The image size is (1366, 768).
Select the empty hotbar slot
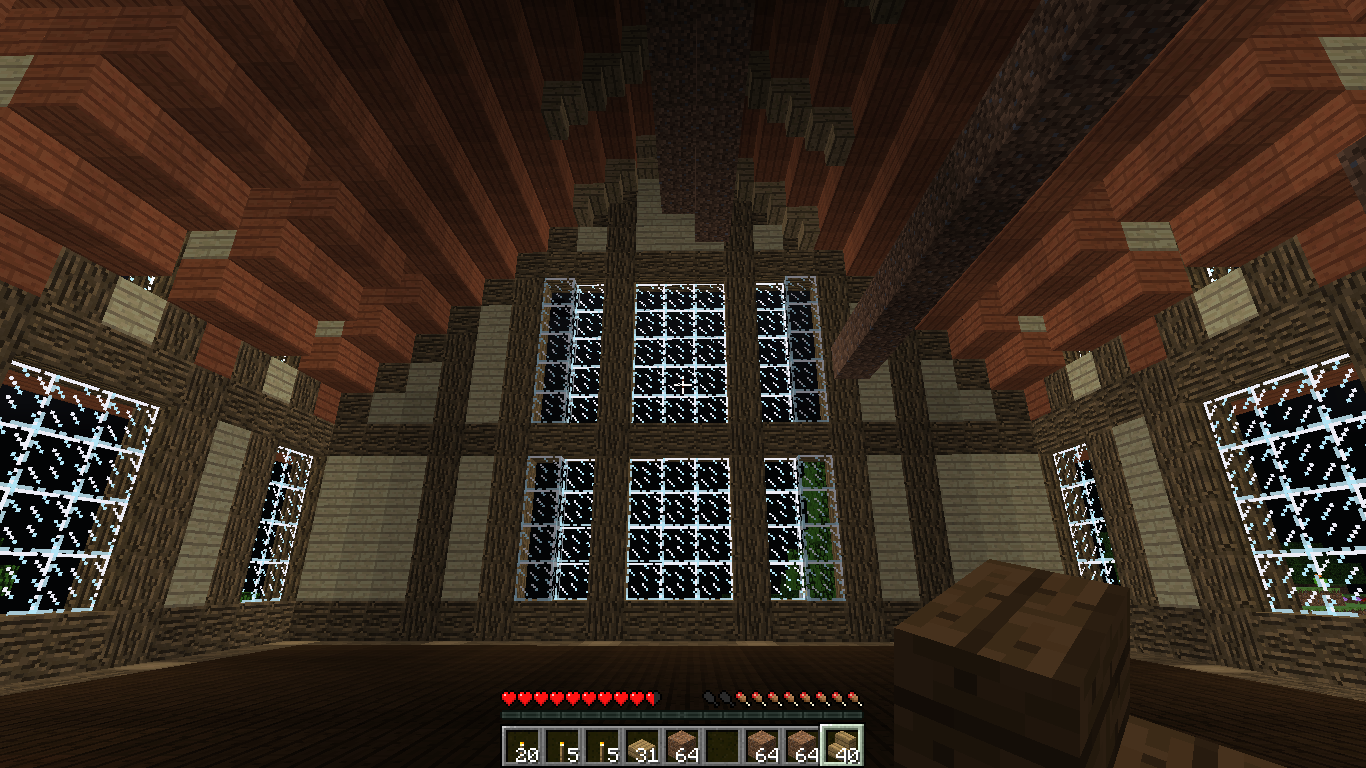click(x=721, y=746)
